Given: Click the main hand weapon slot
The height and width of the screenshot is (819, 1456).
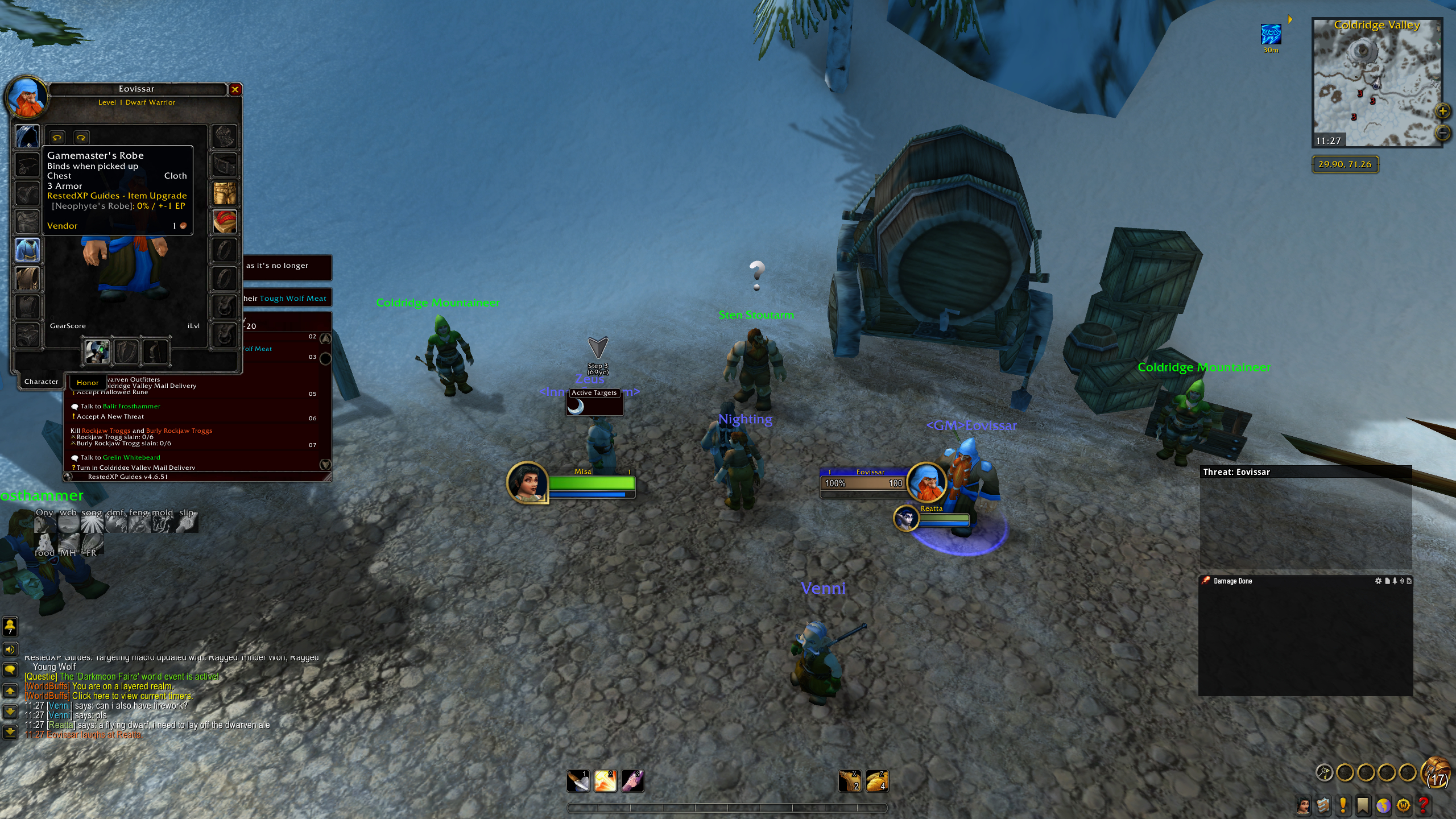Looking at the screenshot, I should [97, 352].
